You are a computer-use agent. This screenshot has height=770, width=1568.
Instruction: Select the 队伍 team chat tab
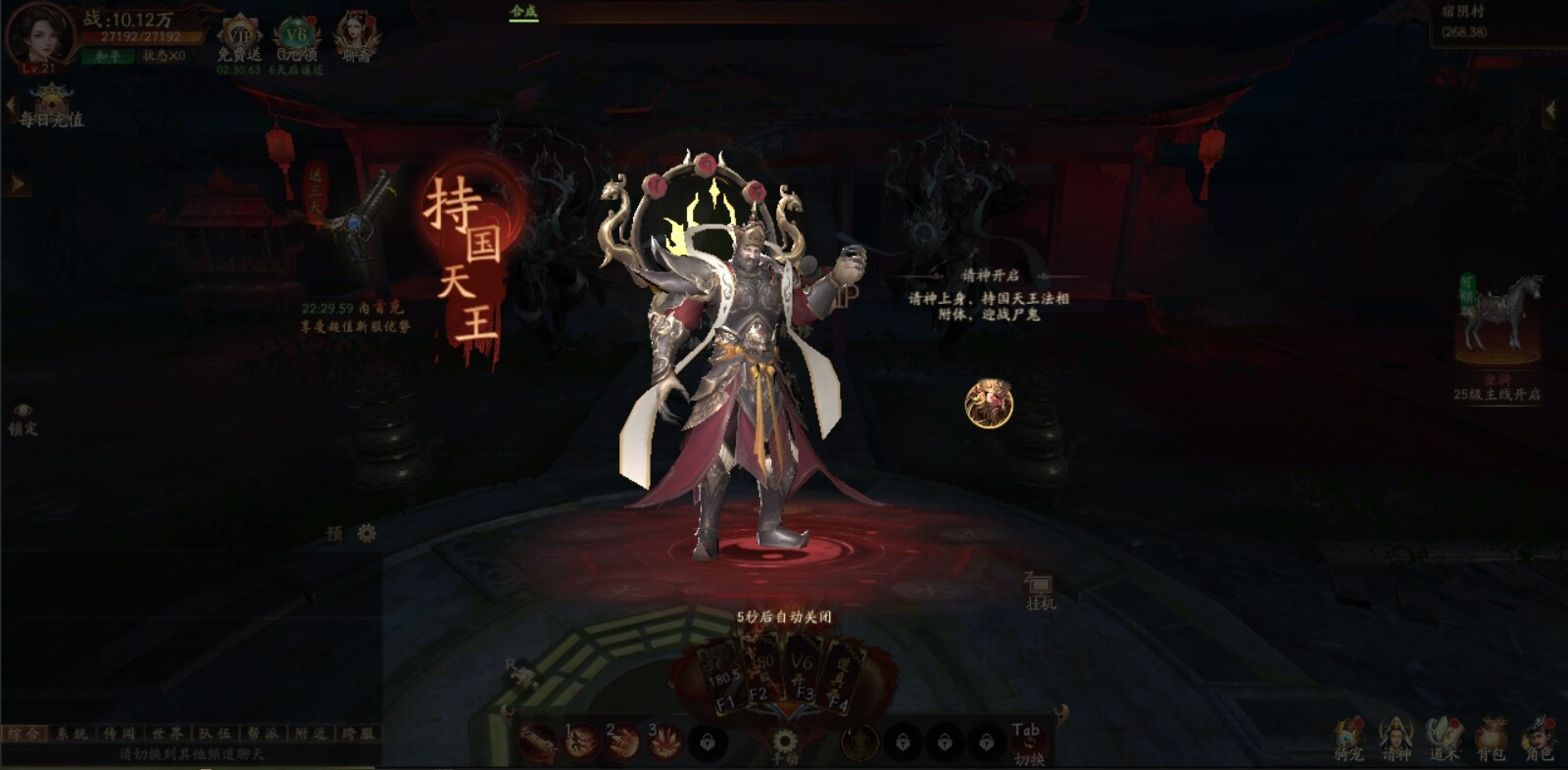pyautogui.click(x=215, y=733)
